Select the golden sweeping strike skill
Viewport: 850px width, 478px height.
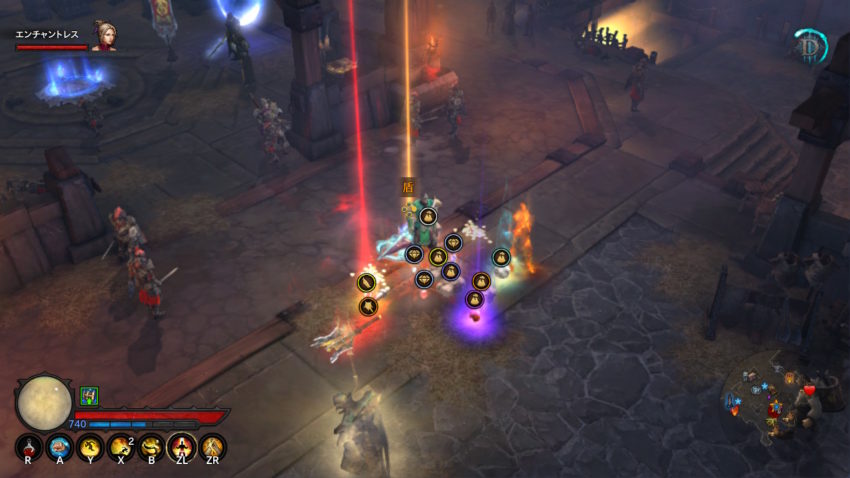[152, 447]
